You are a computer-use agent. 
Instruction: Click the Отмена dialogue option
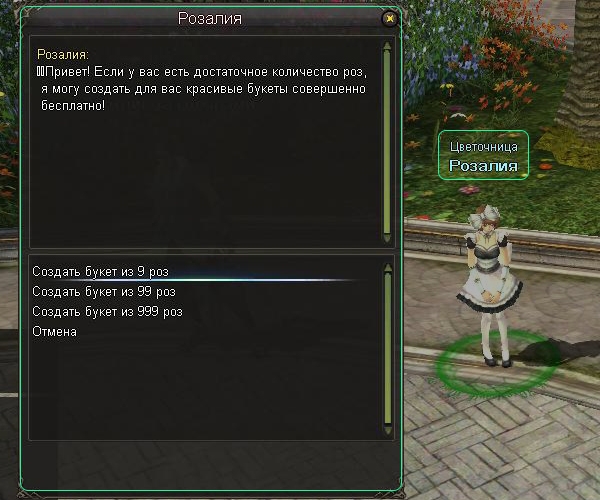[x=54, y=331]
